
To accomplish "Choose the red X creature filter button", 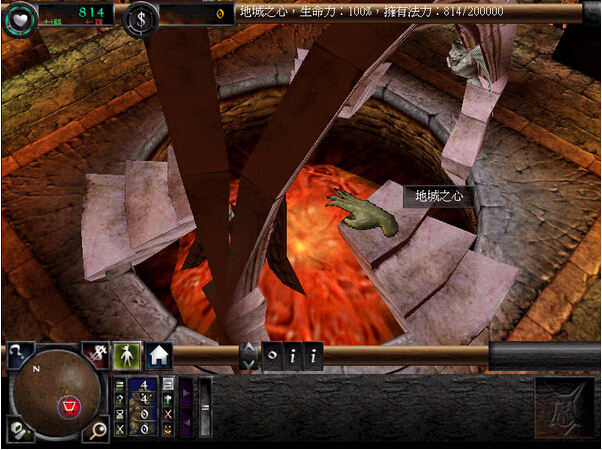I will [168, 414].
